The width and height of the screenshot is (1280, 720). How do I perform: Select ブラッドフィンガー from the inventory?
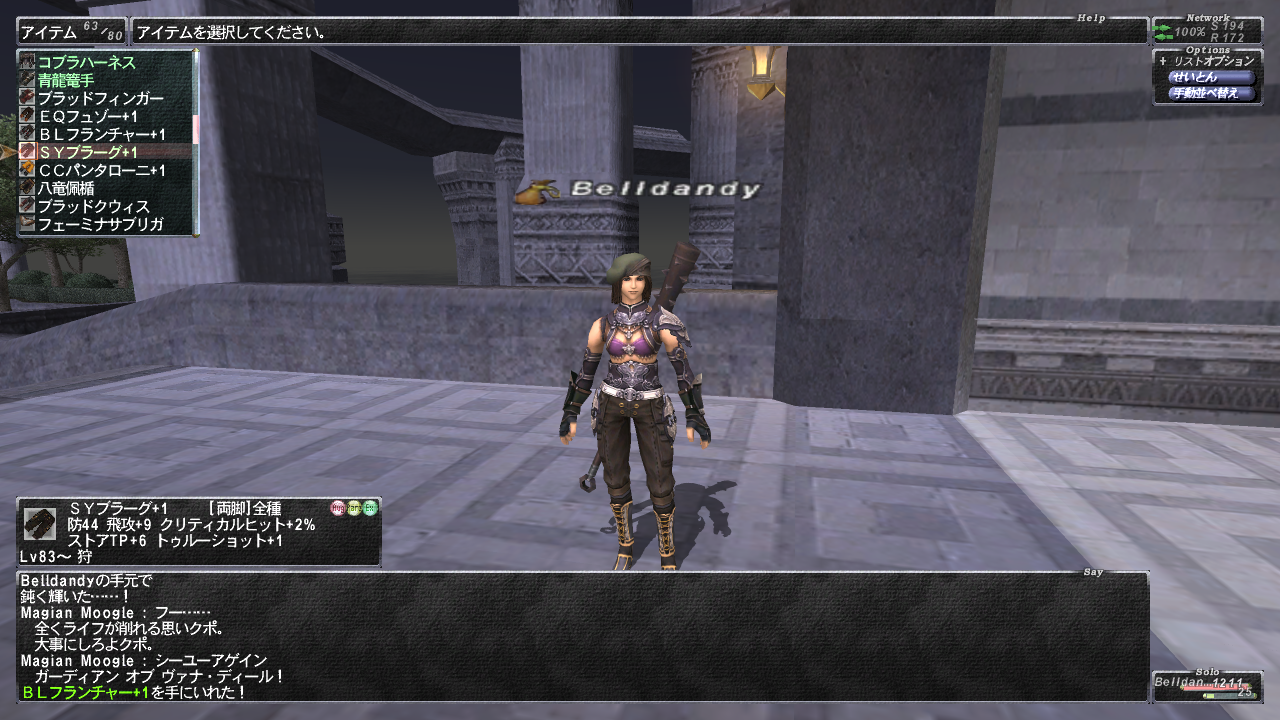100,98
